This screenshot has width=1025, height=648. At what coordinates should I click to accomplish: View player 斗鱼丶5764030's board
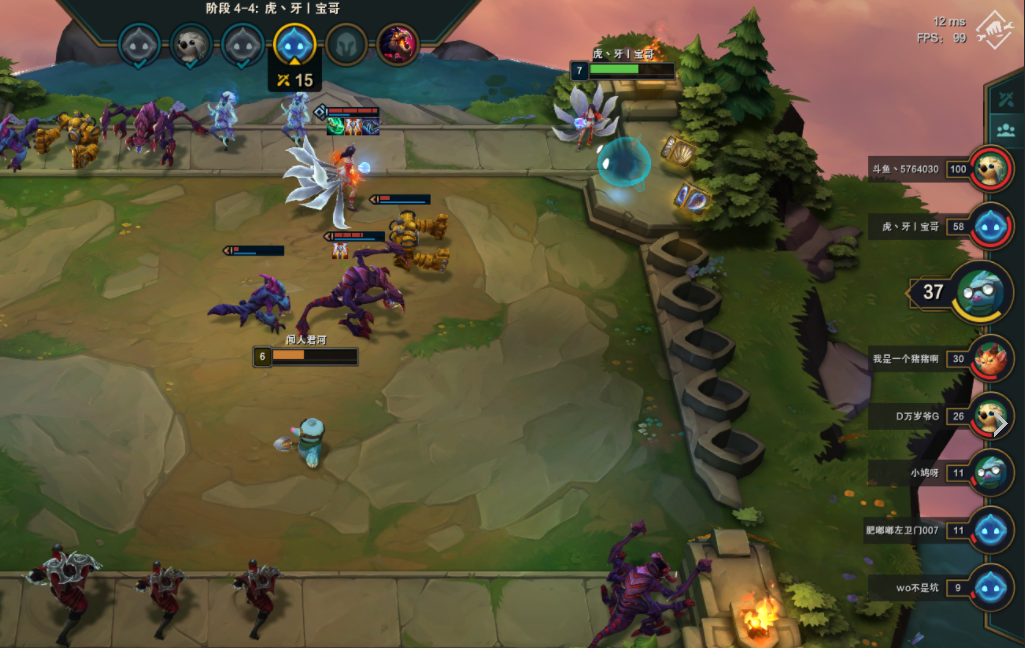click(x=991, y=168)
